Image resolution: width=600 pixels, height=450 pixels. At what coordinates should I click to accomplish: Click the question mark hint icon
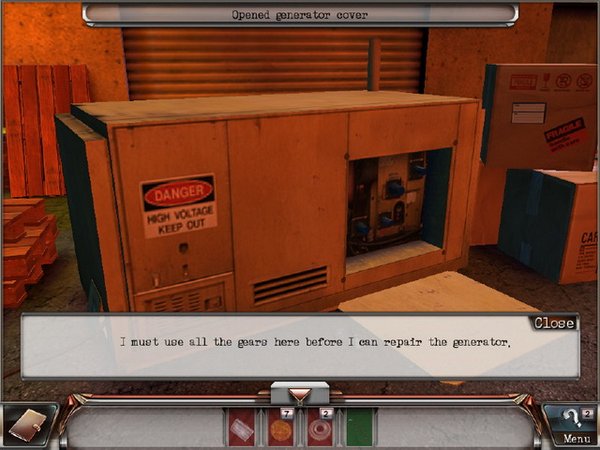pyautogui.click(x=571, y=418)
